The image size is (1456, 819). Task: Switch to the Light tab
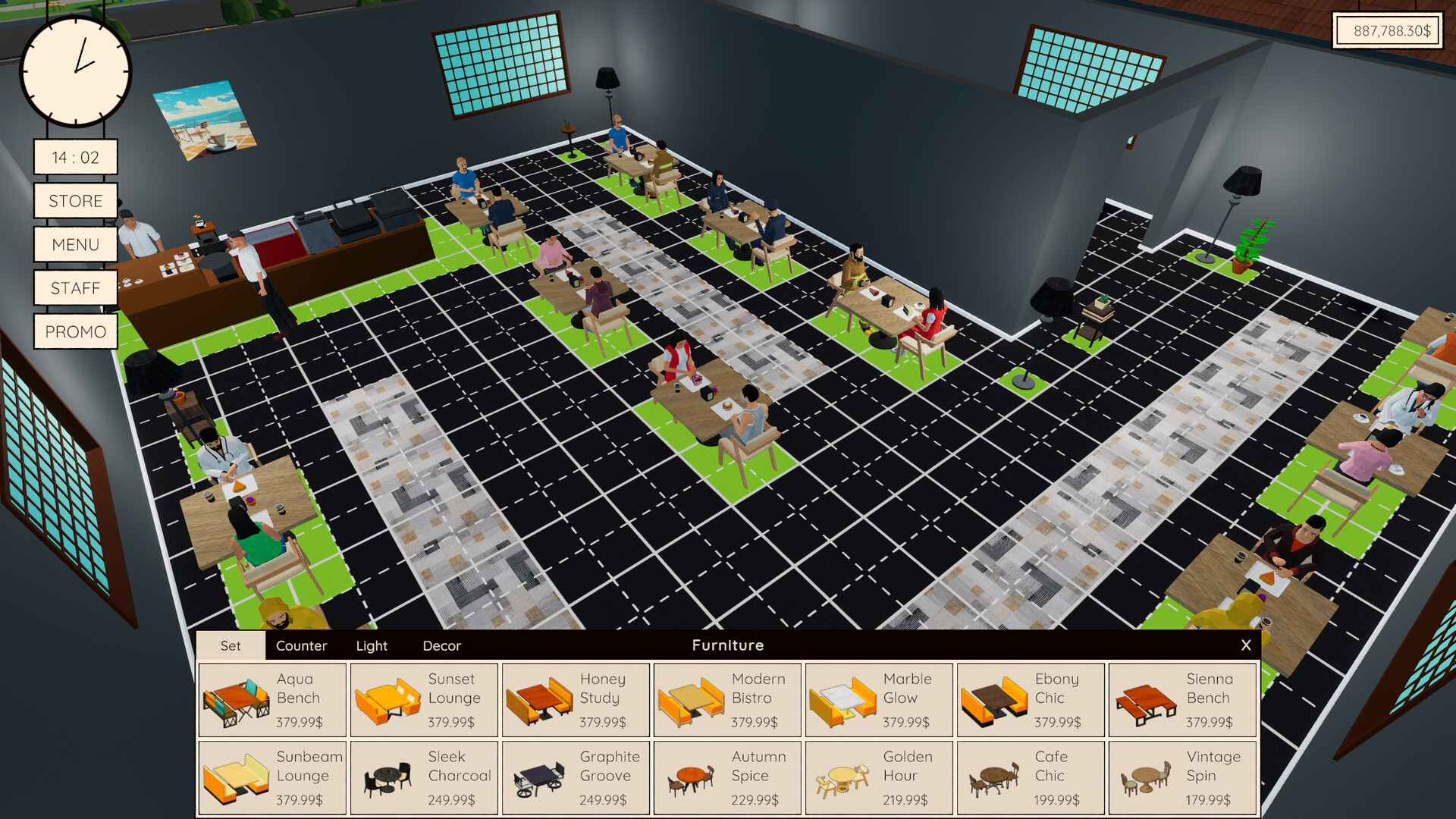point(372,645)
